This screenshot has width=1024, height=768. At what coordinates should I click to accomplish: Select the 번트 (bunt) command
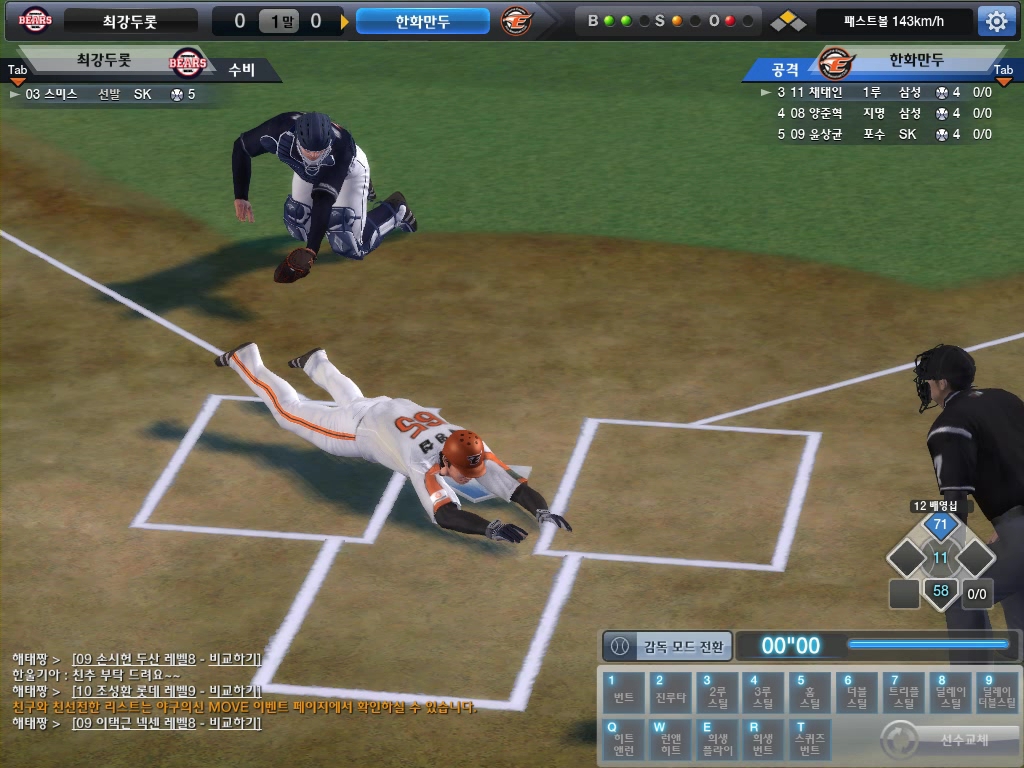pyautogui.click(x=624, y=692)
